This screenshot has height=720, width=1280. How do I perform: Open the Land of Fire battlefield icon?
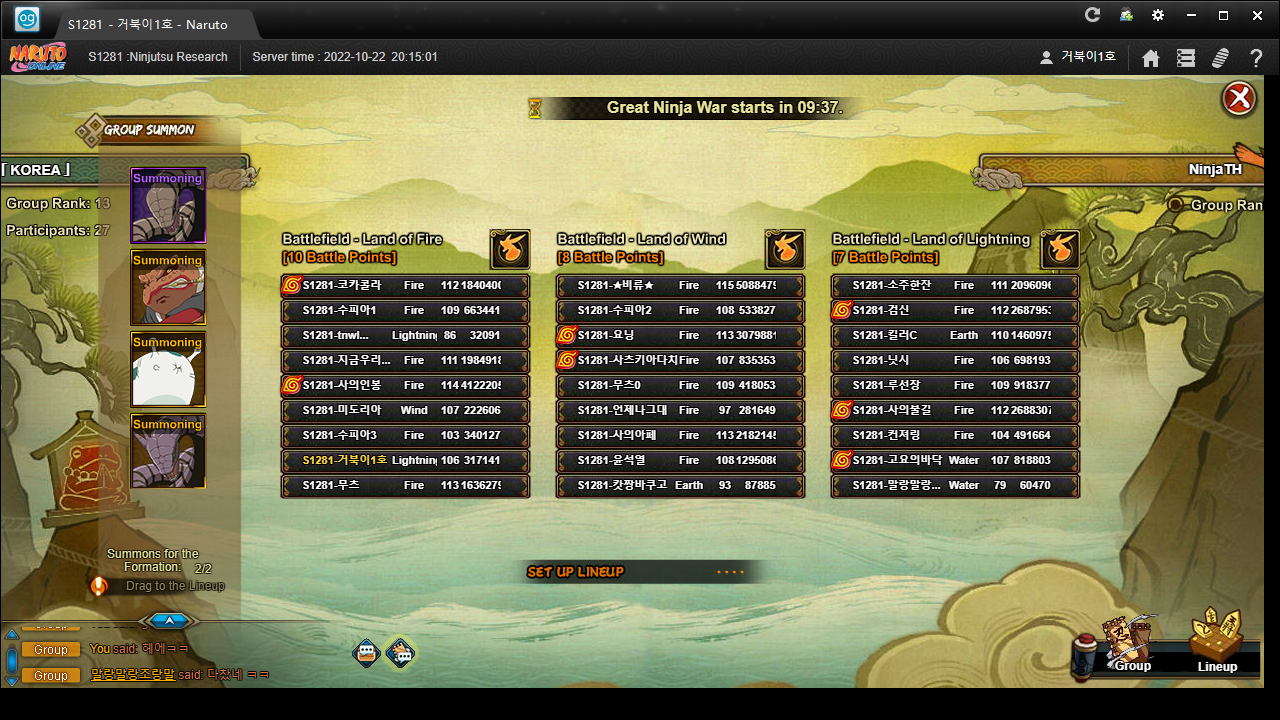tap(509, 249)
